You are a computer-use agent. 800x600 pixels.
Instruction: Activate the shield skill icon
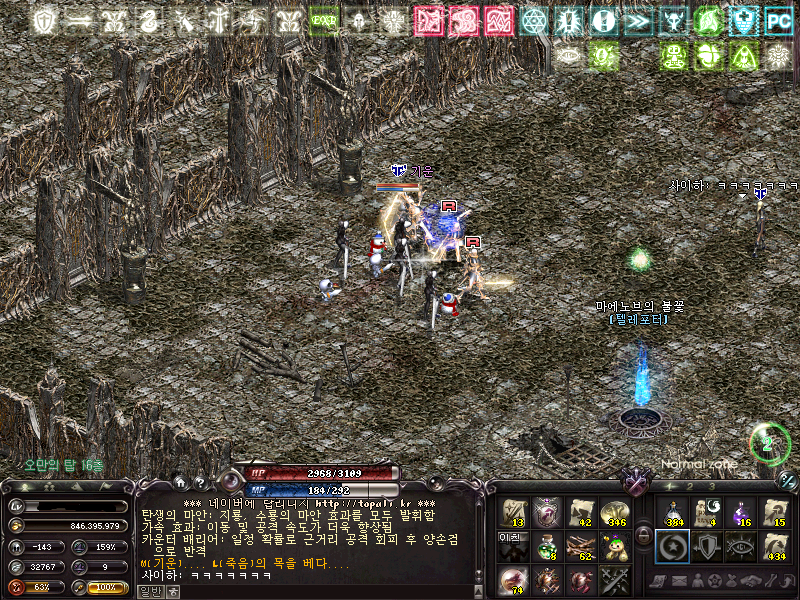(x=706, y=546)
